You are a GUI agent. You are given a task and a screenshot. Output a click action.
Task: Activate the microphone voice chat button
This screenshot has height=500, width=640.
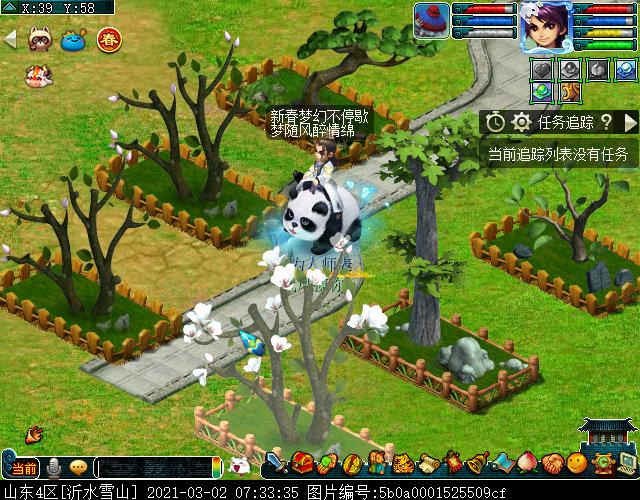[53, 468]
